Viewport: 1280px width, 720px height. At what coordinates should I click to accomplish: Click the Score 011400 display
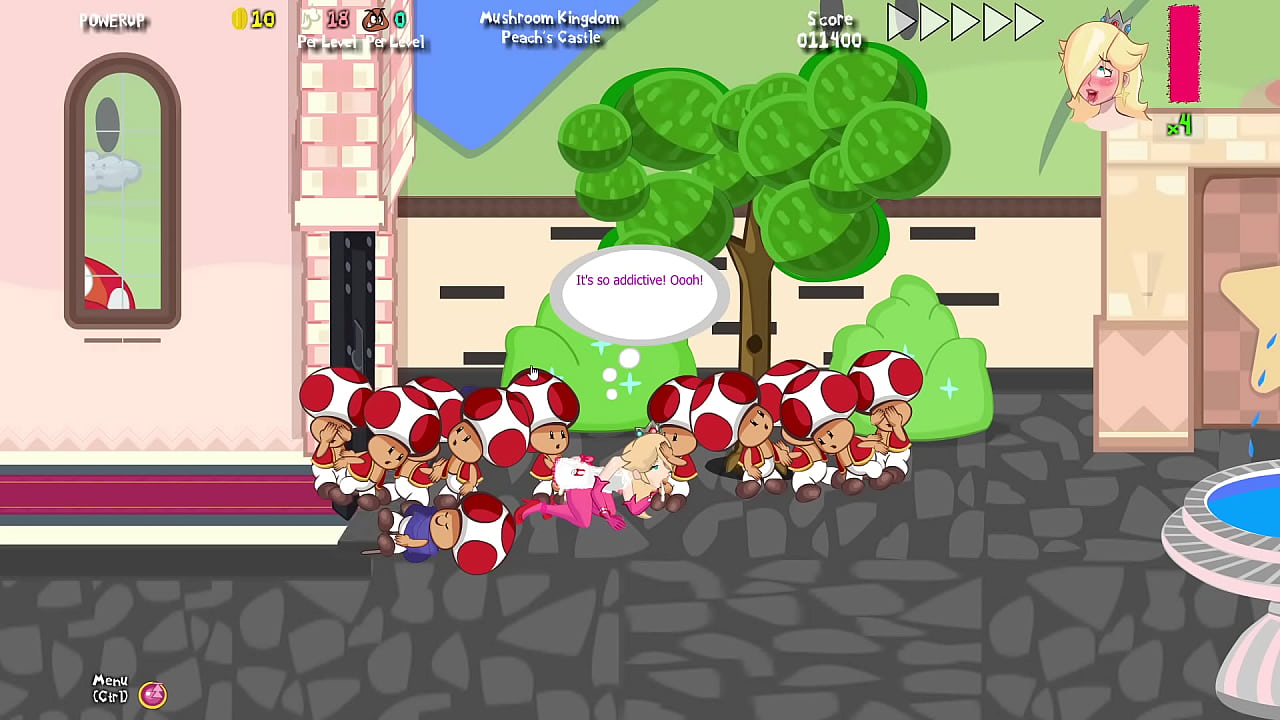coord(829,31)
